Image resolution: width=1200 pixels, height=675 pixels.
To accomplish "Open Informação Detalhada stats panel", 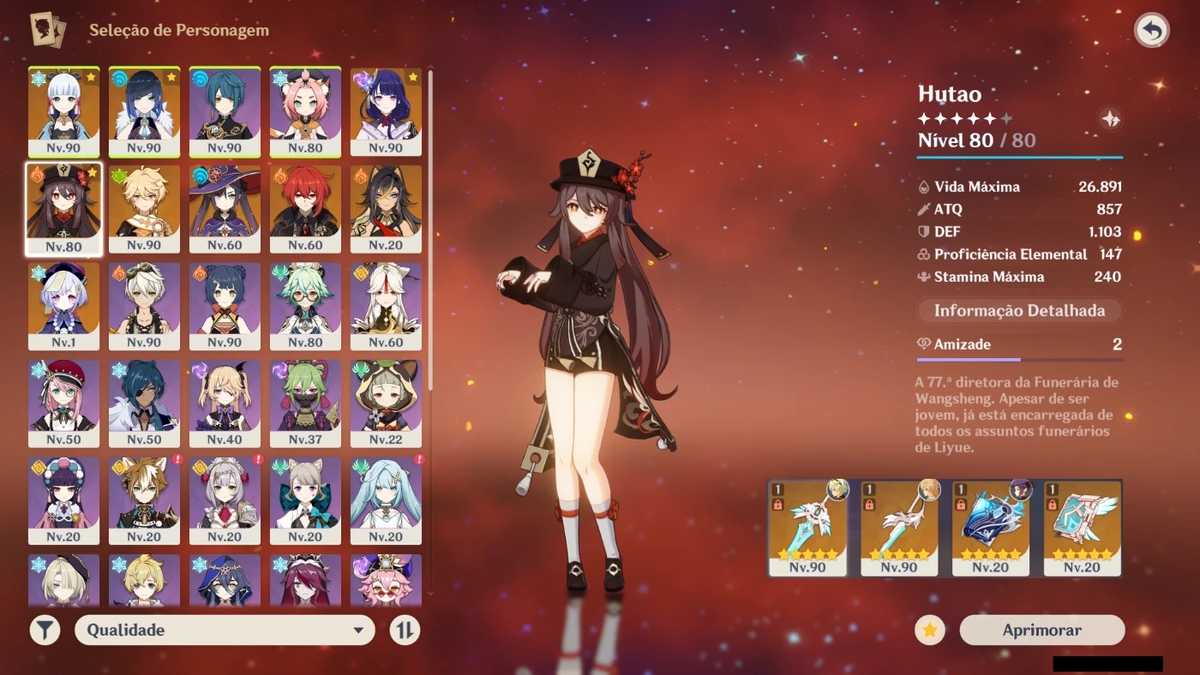I will 1019,311.
